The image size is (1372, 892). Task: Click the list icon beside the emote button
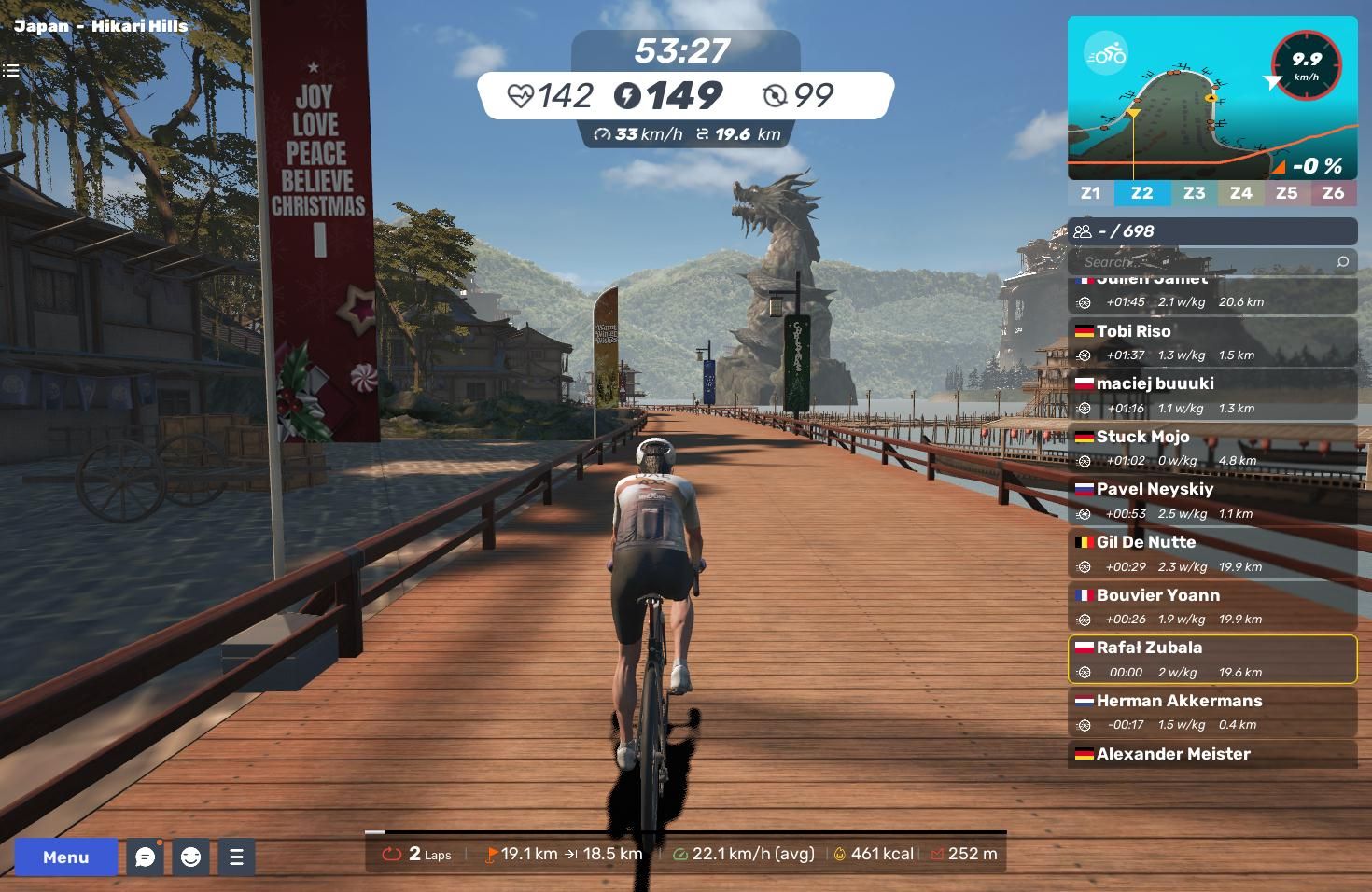[x=236, y=857]
